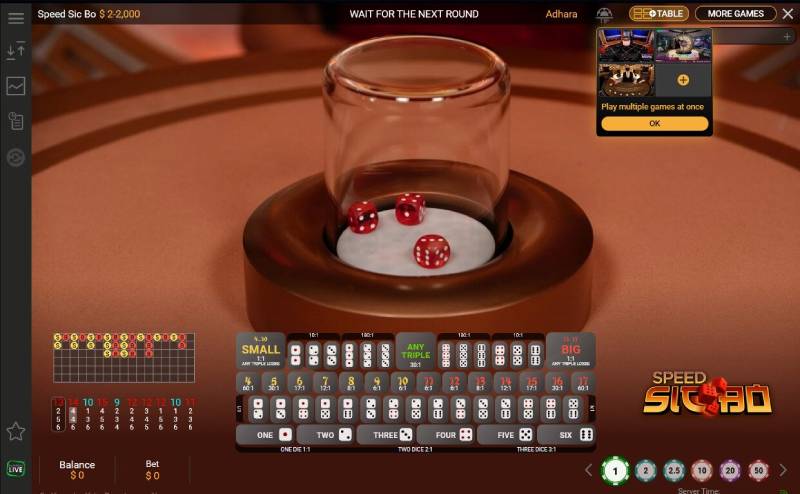Bet on Any Triple
This screenshot has width=800, height=494.
click(x=416, y=351)
